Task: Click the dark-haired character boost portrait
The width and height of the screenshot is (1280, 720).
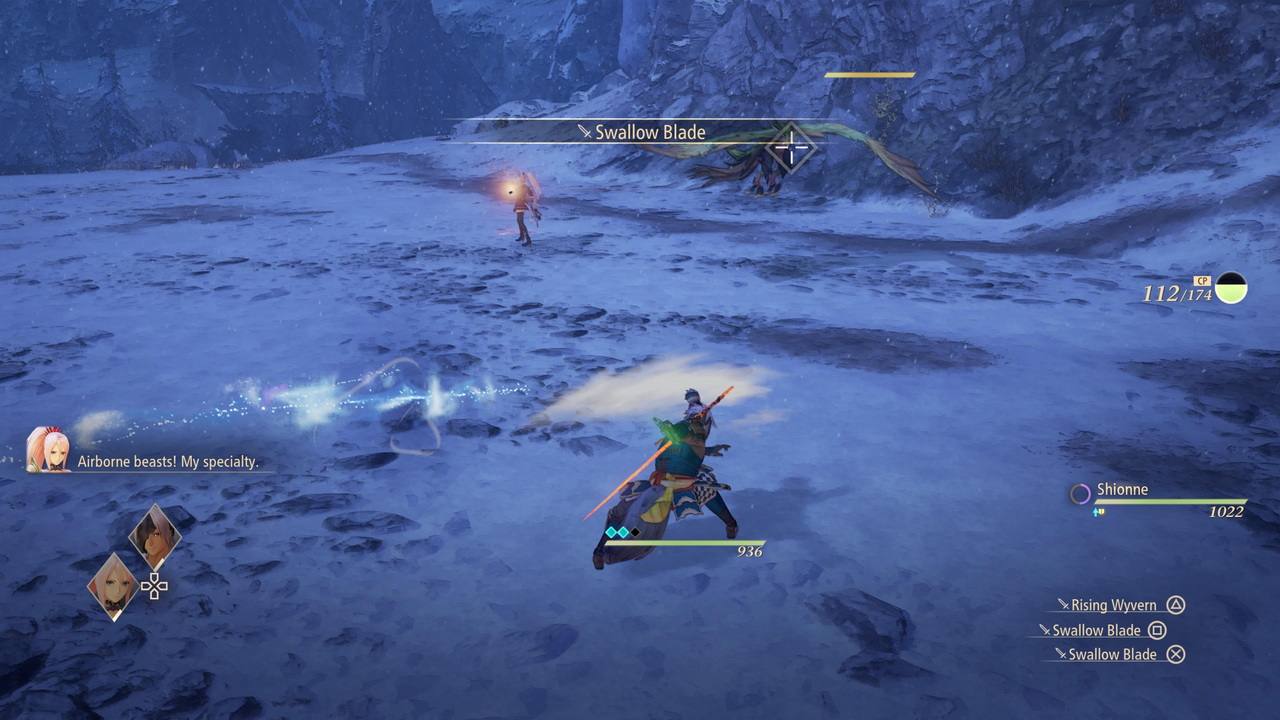Action: [x=155, y=537]
